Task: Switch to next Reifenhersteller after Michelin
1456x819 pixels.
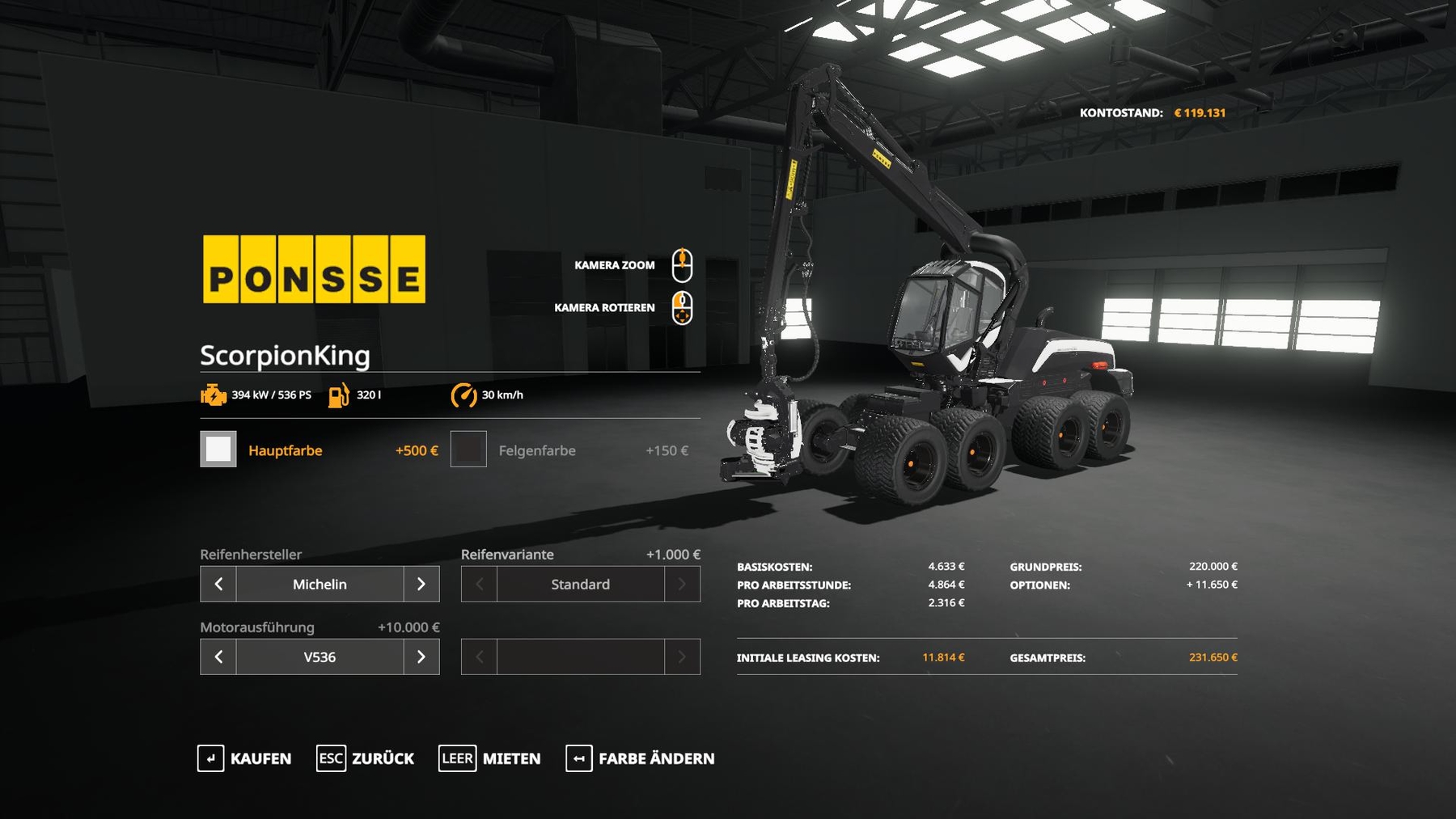Action: tap(421, 584)
